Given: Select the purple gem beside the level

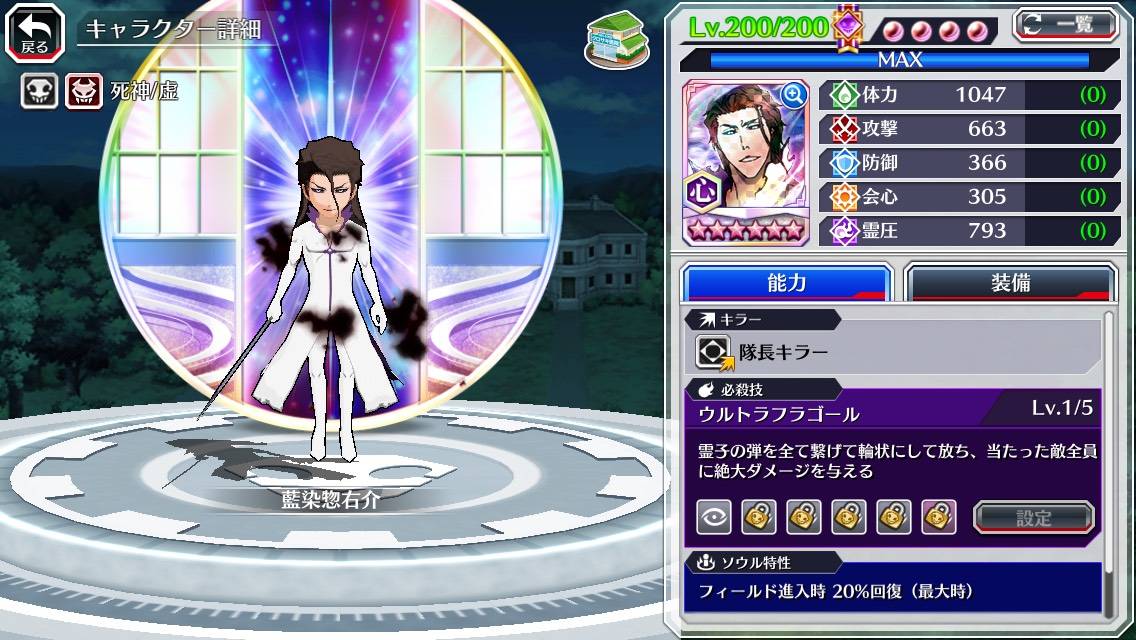Looking at the screenshot, I should [848, 27].
